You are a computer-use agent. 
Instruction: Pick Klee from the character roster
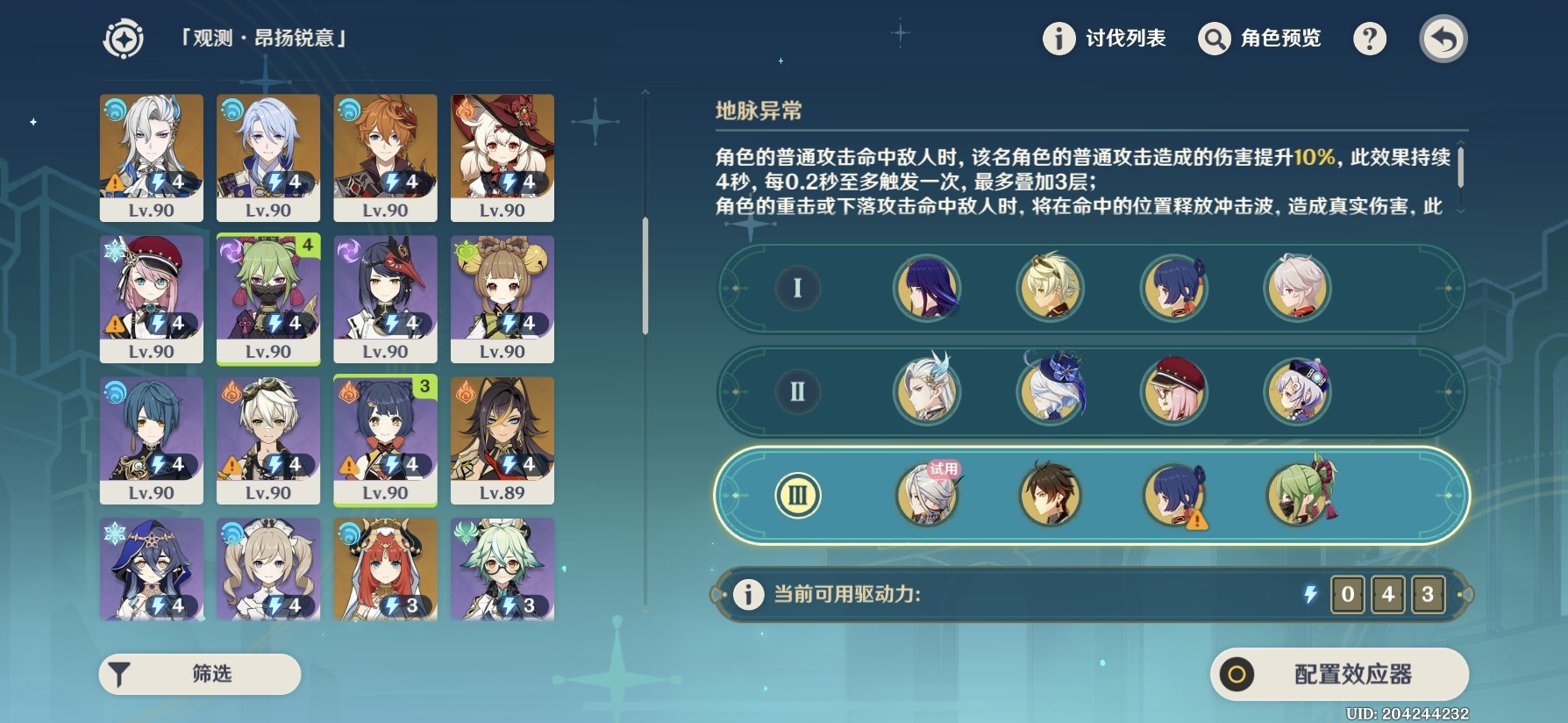502,158
